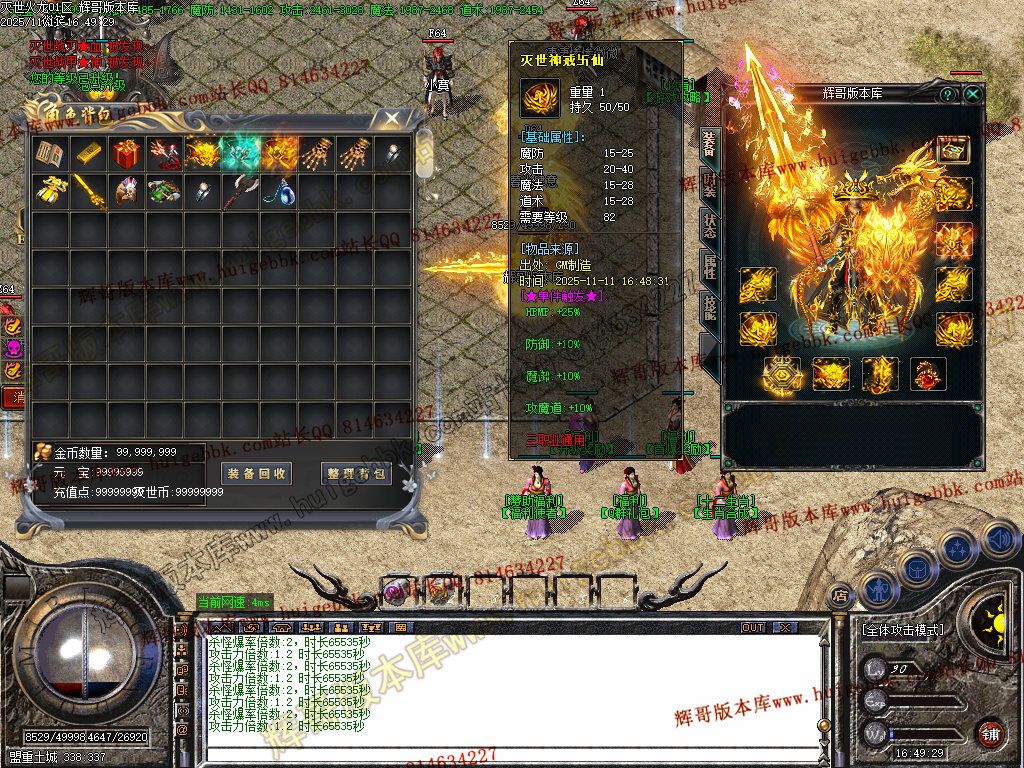
Task: Open the 铺 shop button by clock
Action: coord(989,732)
